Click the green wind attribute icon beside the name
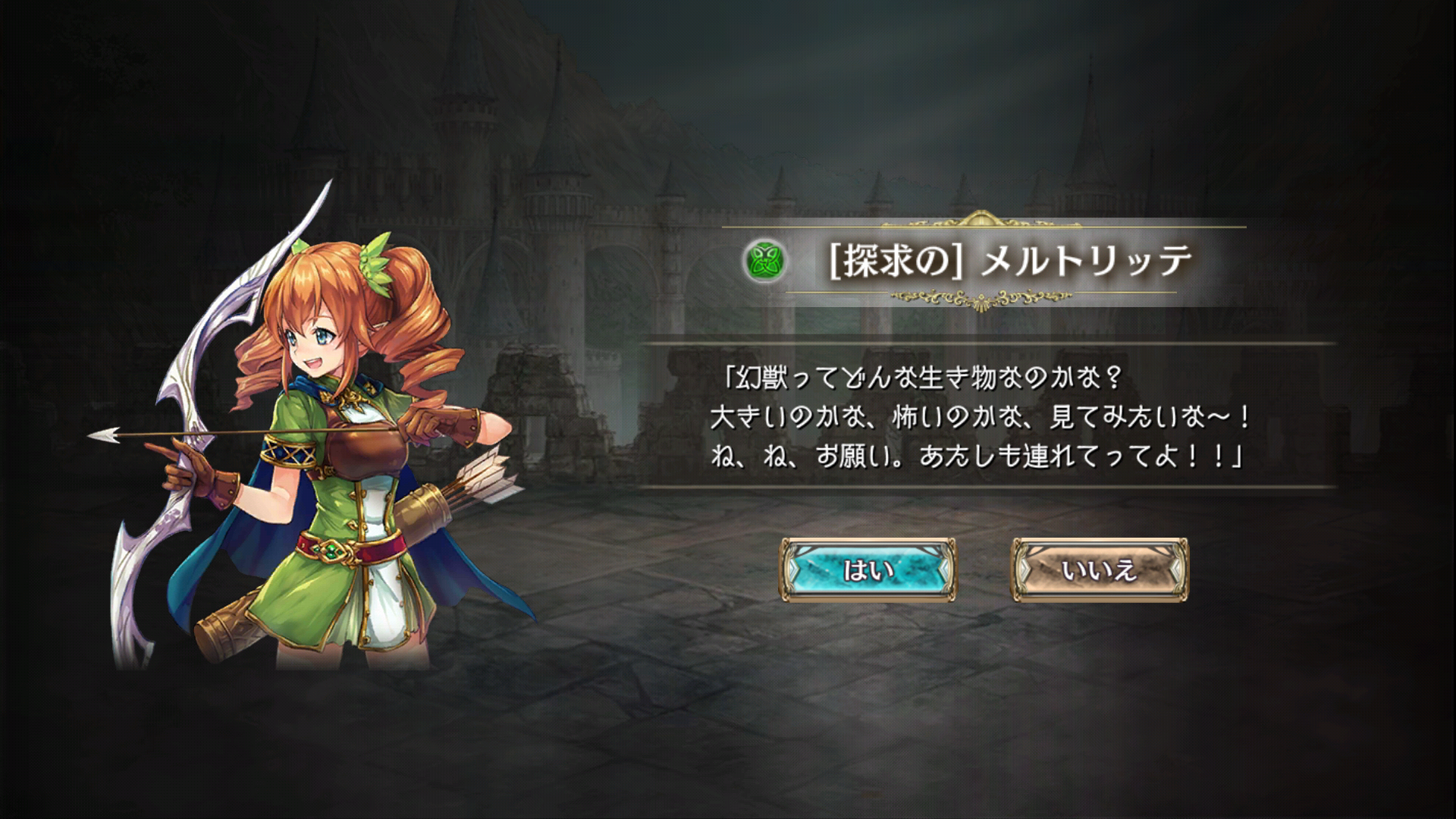Screen dimensions: 1456x819 (764, 261)
